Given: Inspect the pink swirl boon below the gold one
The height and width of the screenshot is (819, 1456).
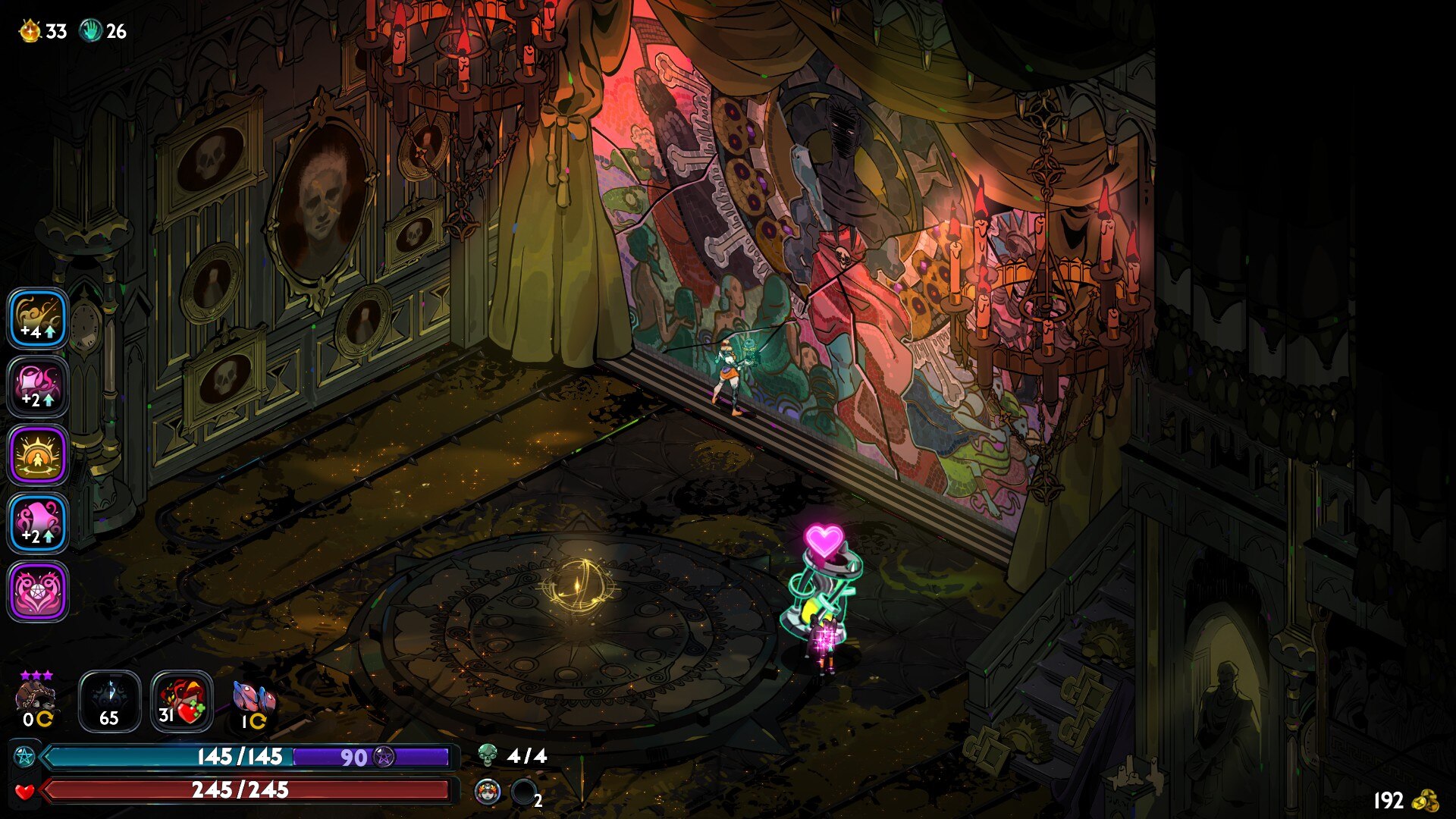Looking at the screenshot, I should (x=38, y=387).
